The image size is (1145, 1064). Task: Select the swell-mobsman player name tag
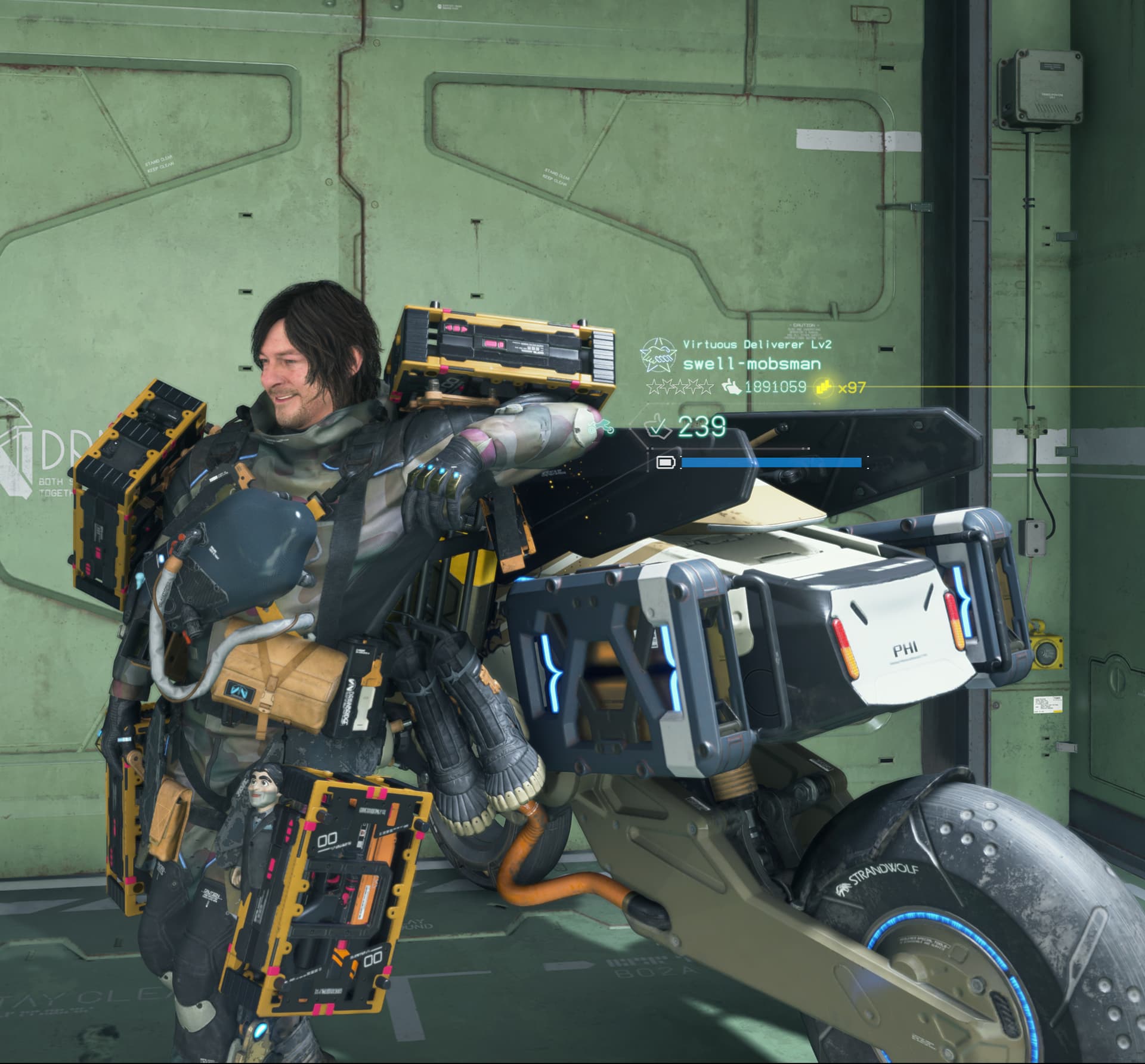pyautogui.click(x=751, y=364)
